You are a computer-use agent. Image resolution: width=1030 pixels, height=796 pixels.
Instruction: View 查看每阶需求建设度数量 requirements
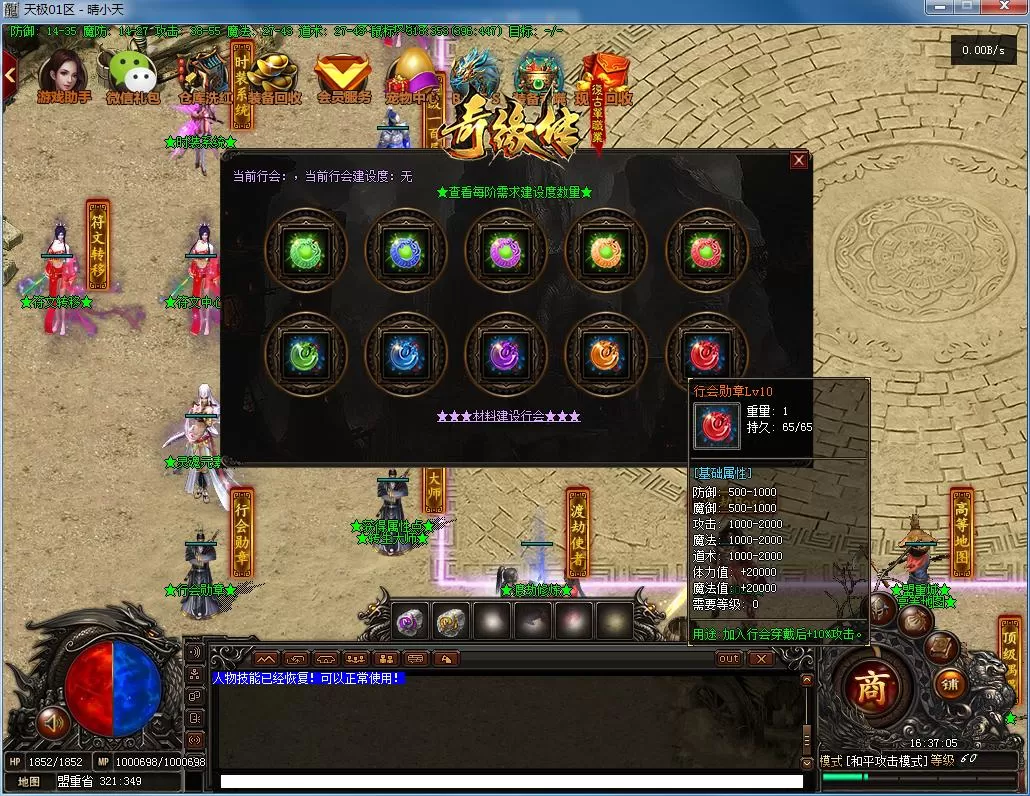pyautogui.click(x=514, y=192)
